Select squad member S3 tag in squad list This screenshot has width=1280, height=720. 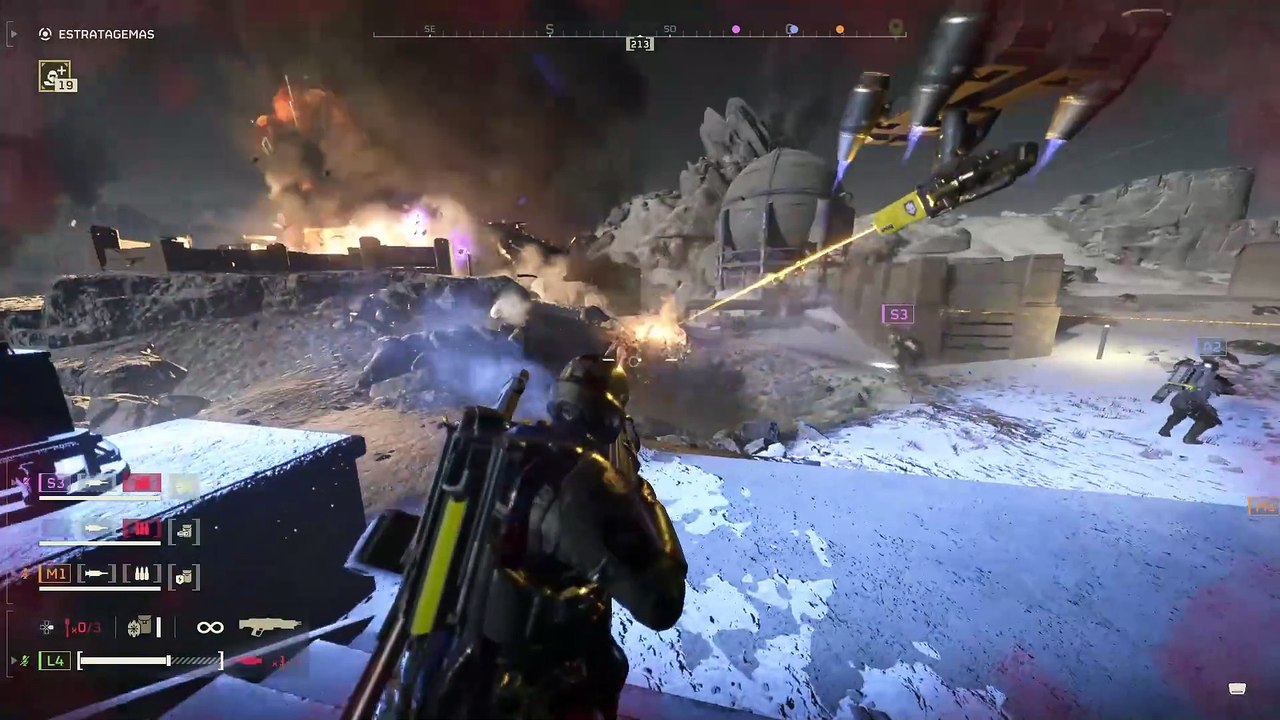[53, 484]
